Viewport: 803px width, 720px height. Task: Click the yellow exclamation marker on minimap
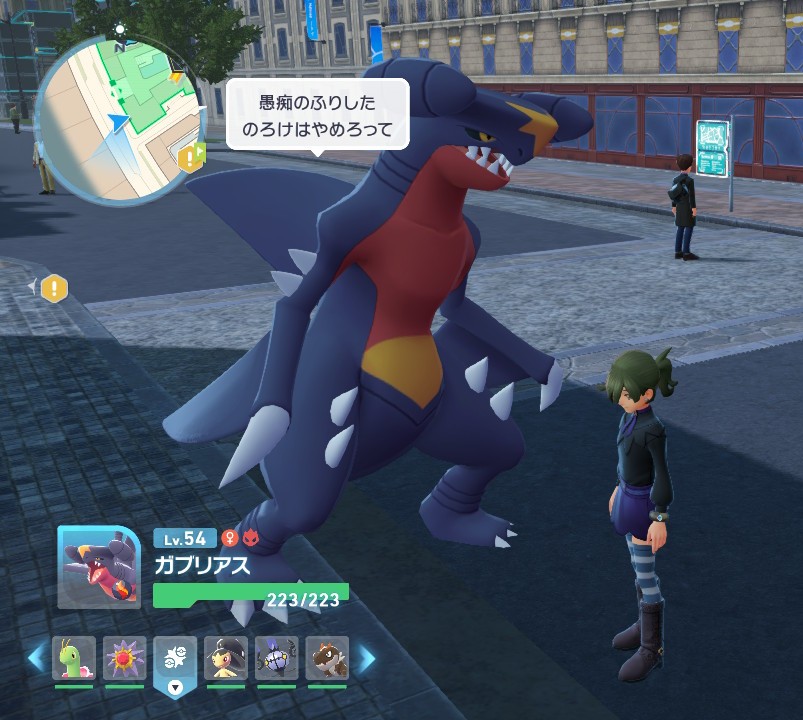point(189,157)
